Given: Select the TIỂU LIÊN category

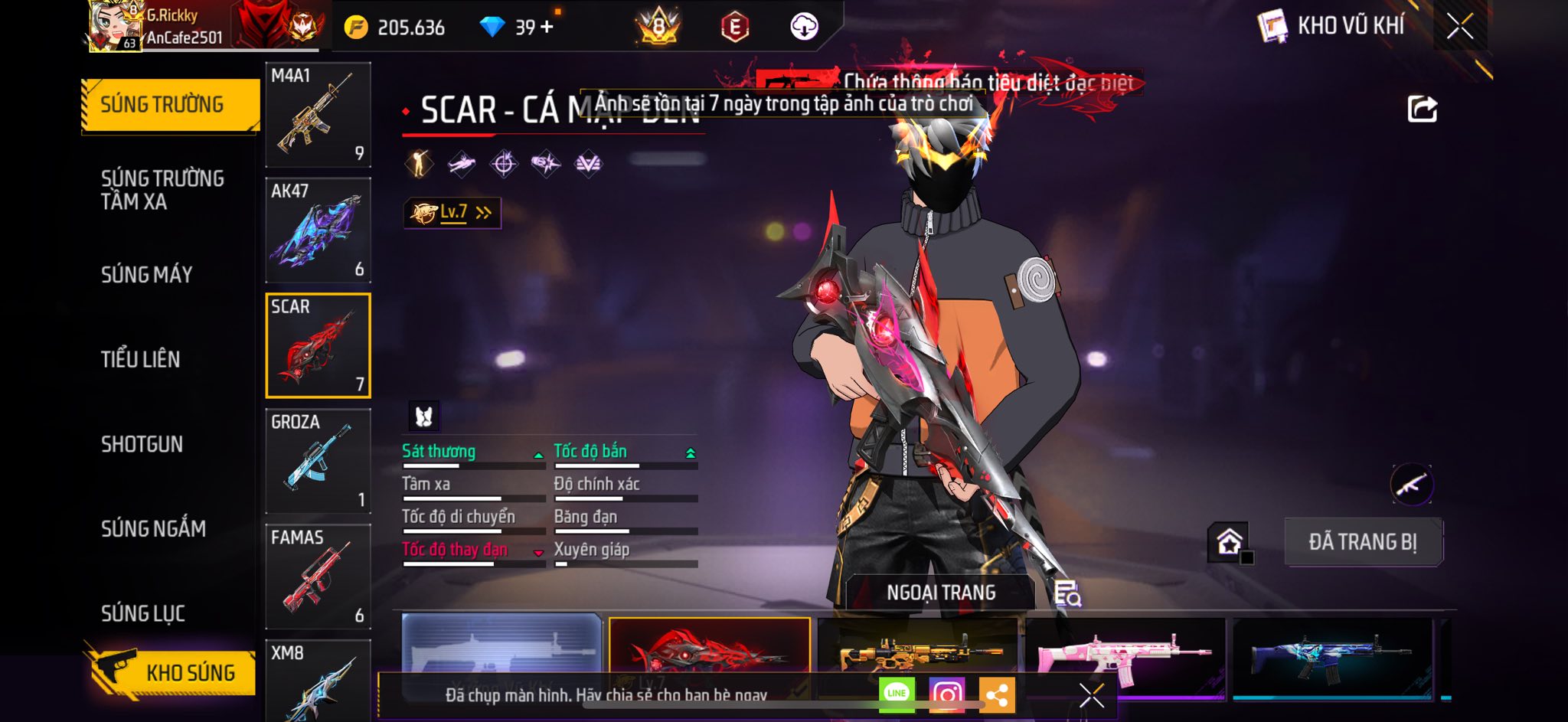Looking at the screenshot, I should click(140, 359).
